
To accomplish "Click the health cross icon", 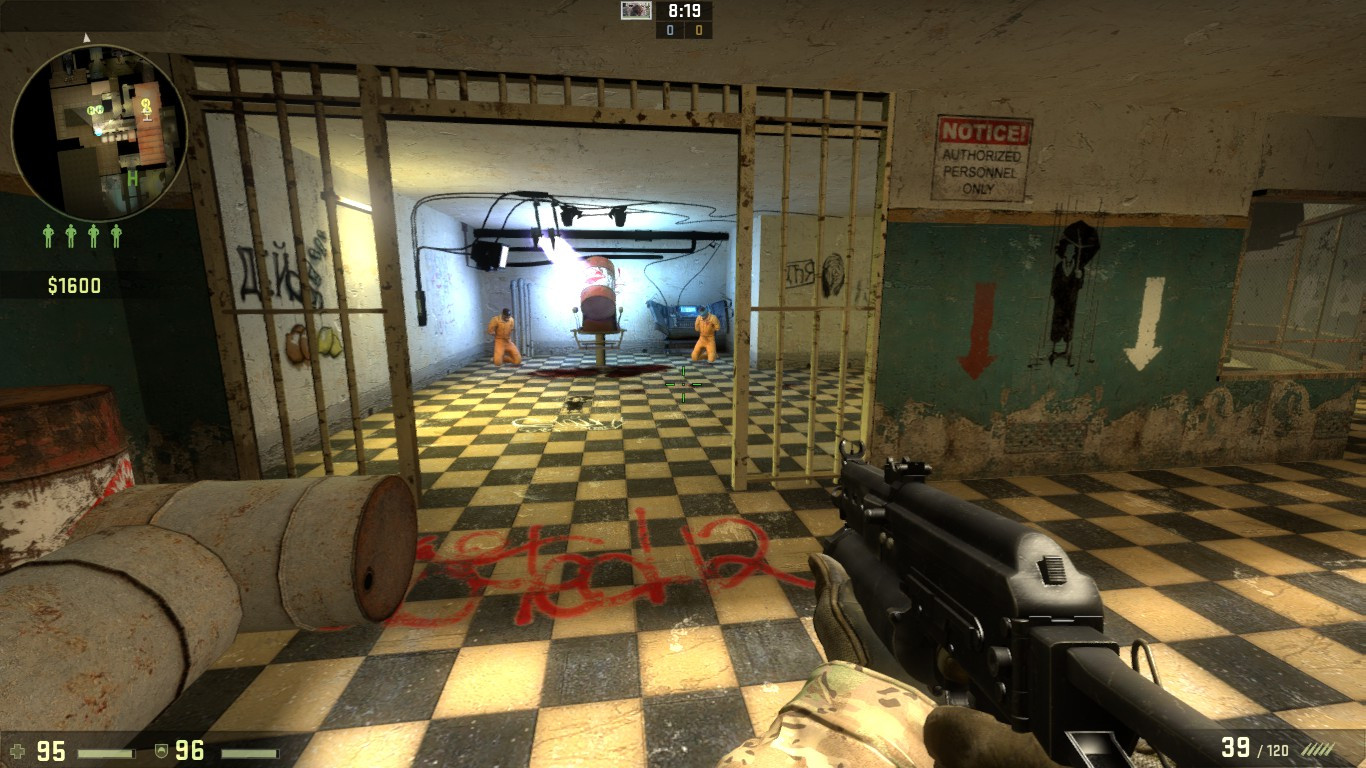I will 19,751.
